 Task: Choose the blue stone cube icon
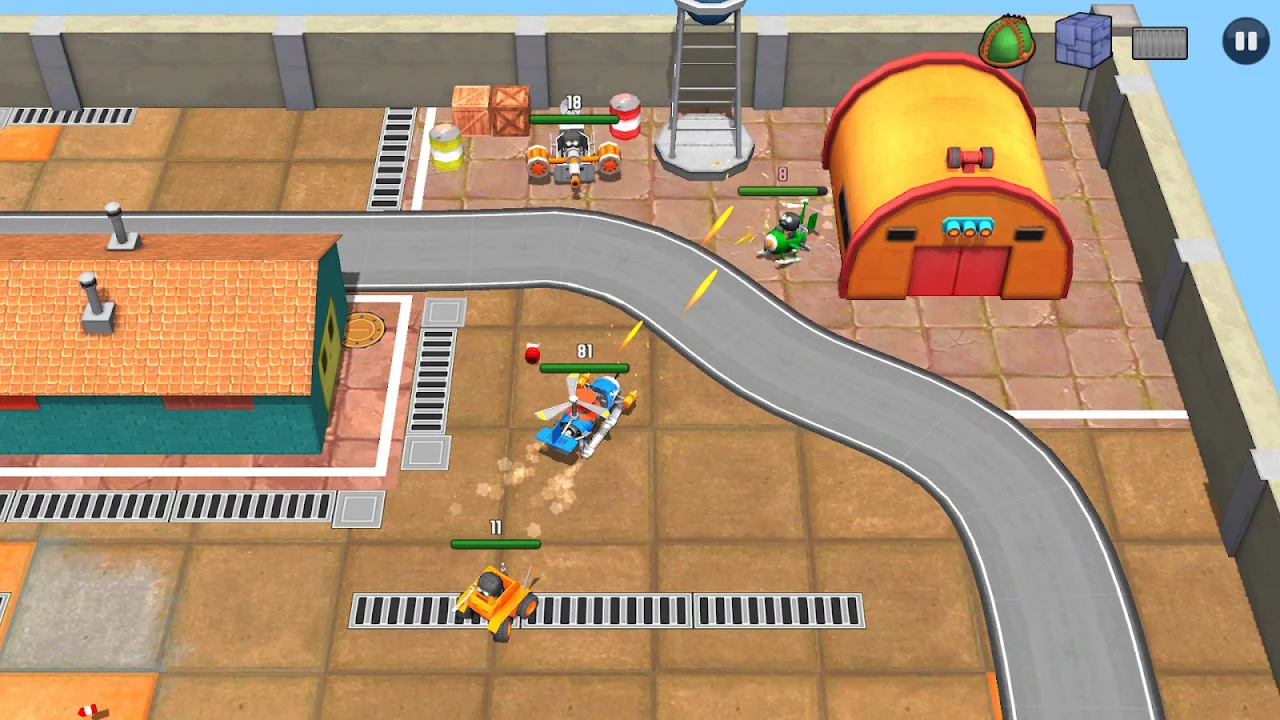click(x=1084, y=40)
